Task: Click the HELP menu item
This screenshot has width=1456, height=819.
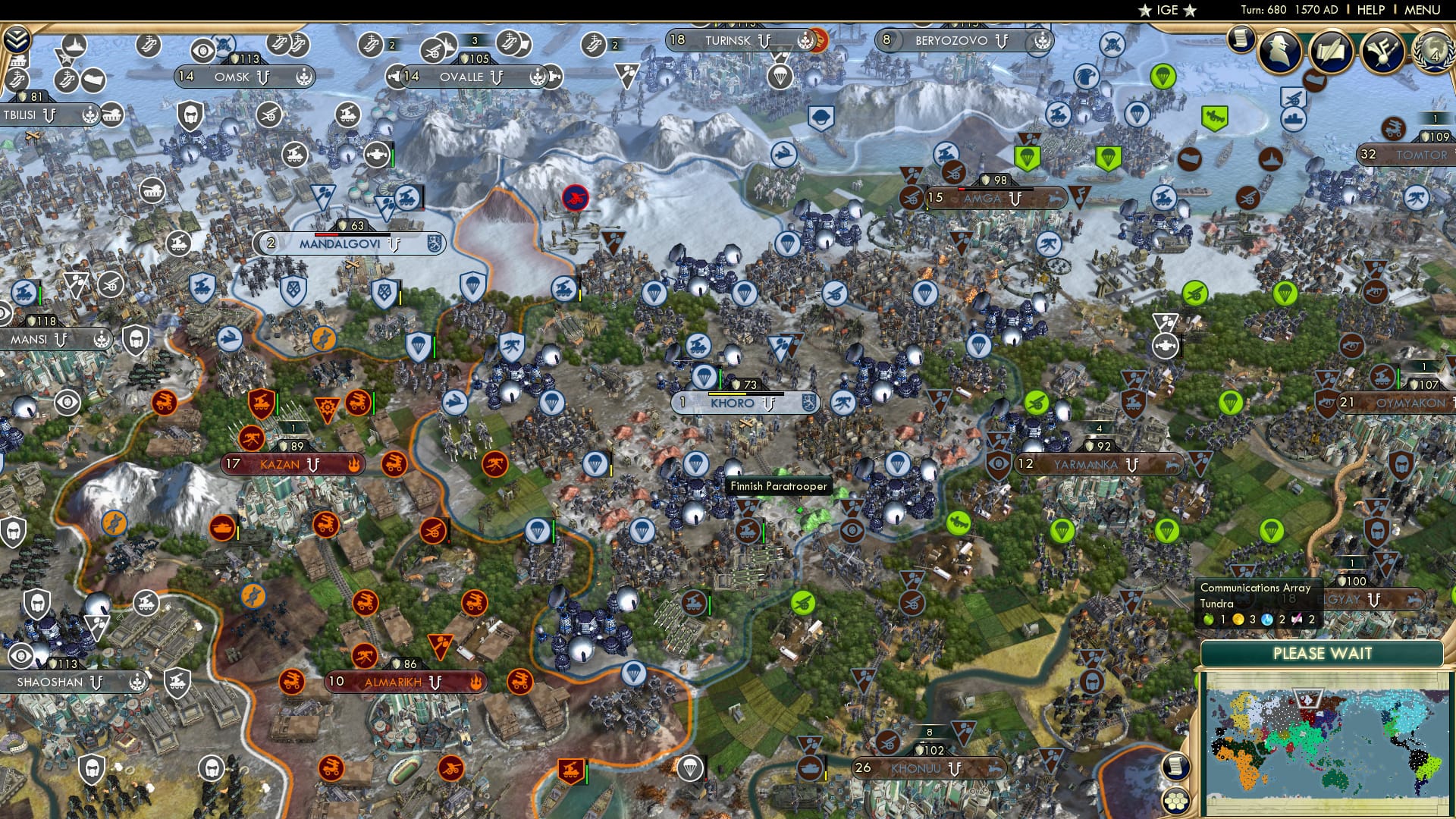Action: pos(1371,11)
